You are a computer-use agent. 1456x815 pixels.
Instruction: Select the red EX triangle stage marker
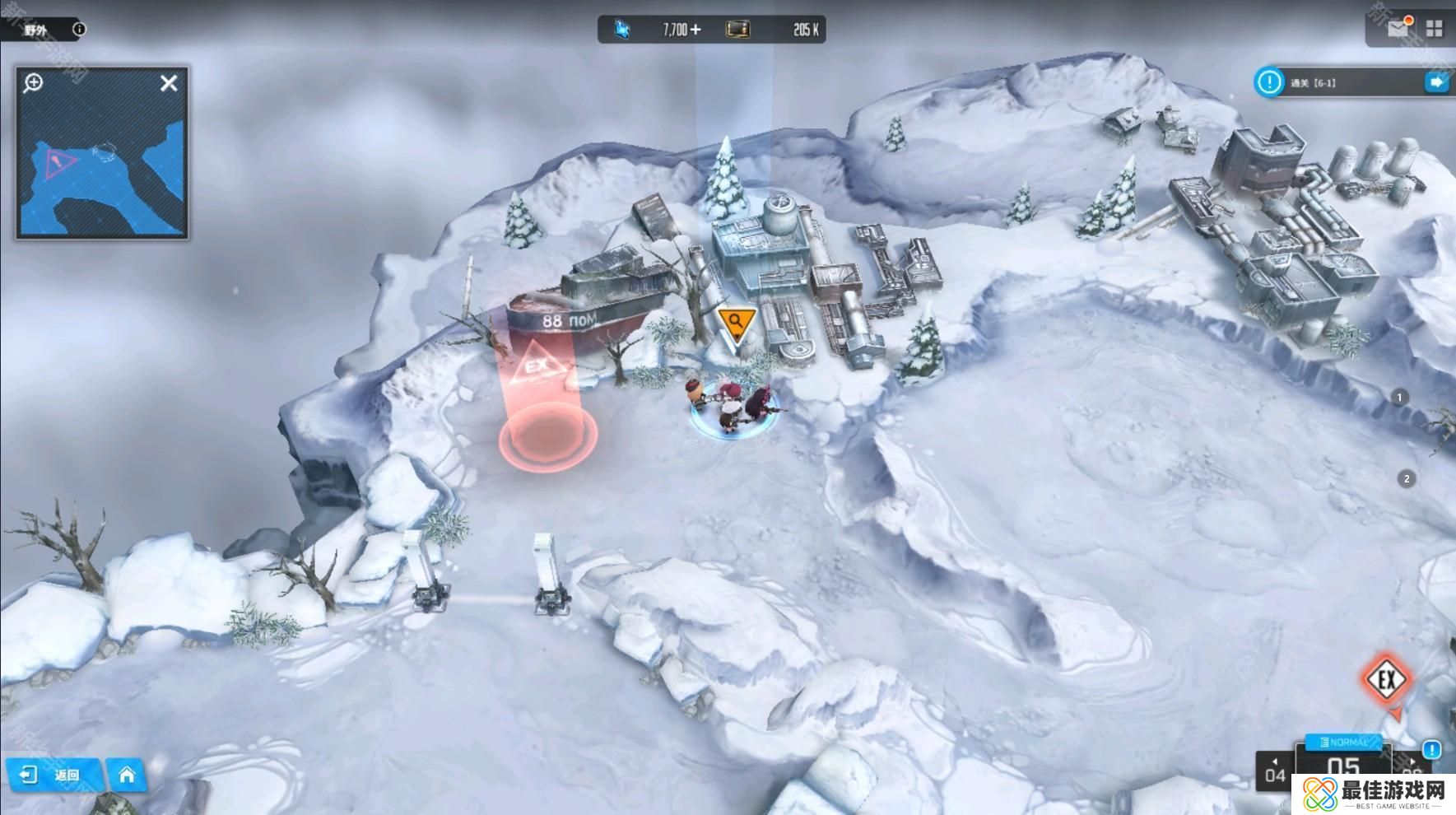(x=538, y=367)
